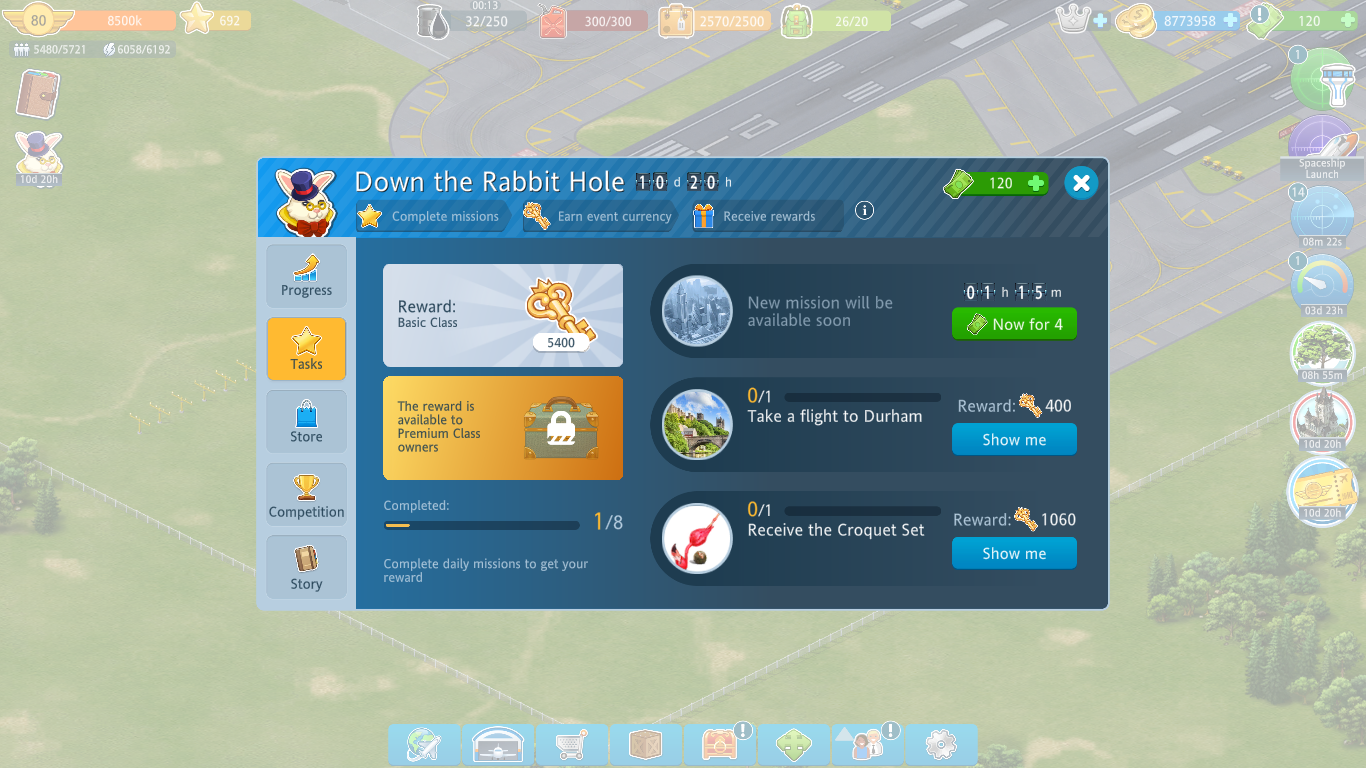Viewport: 1366px width, 768px height.
Task: Switch to the Progress tab
Action: coord(306,276)
